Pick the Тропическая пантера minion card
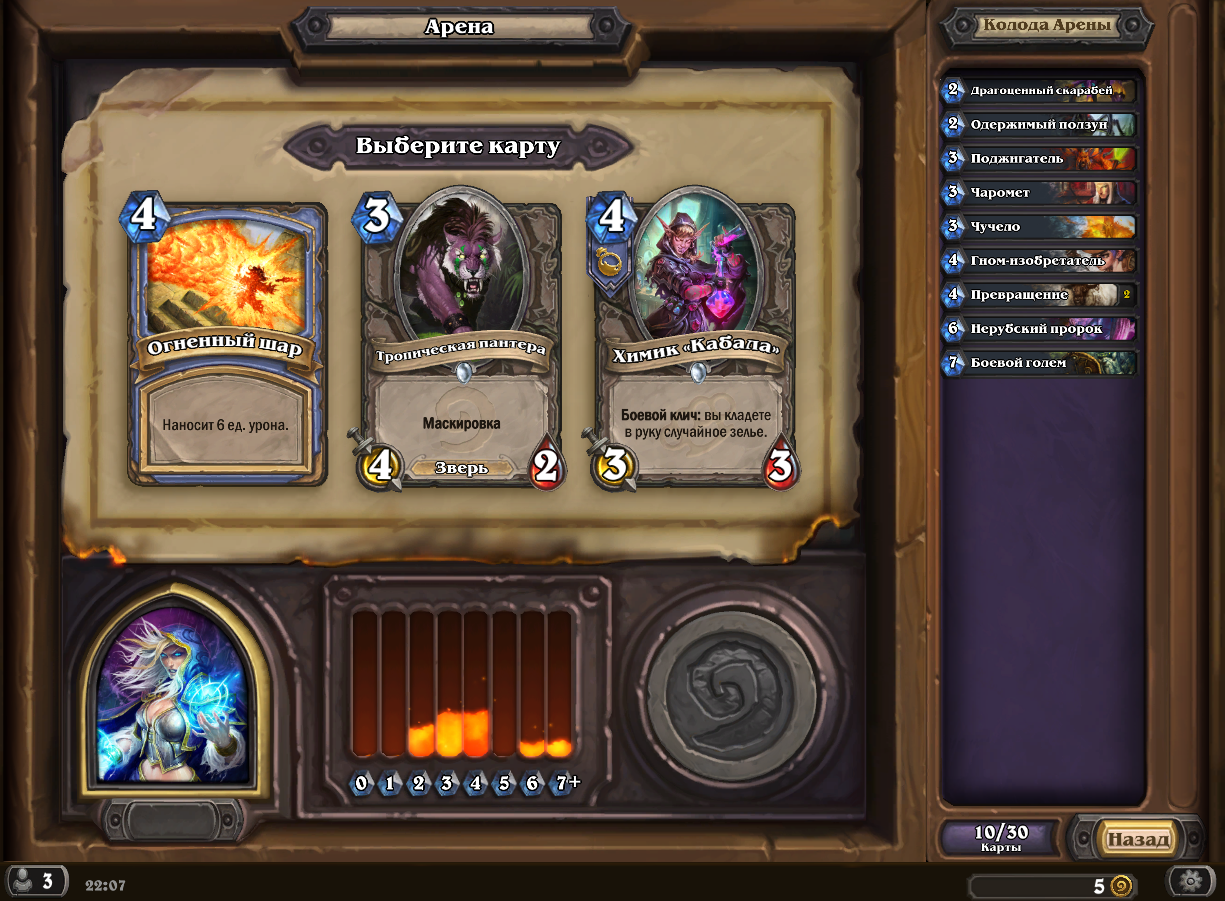The height and width of the screenshot is (901, 1225). tap(461, 345)
